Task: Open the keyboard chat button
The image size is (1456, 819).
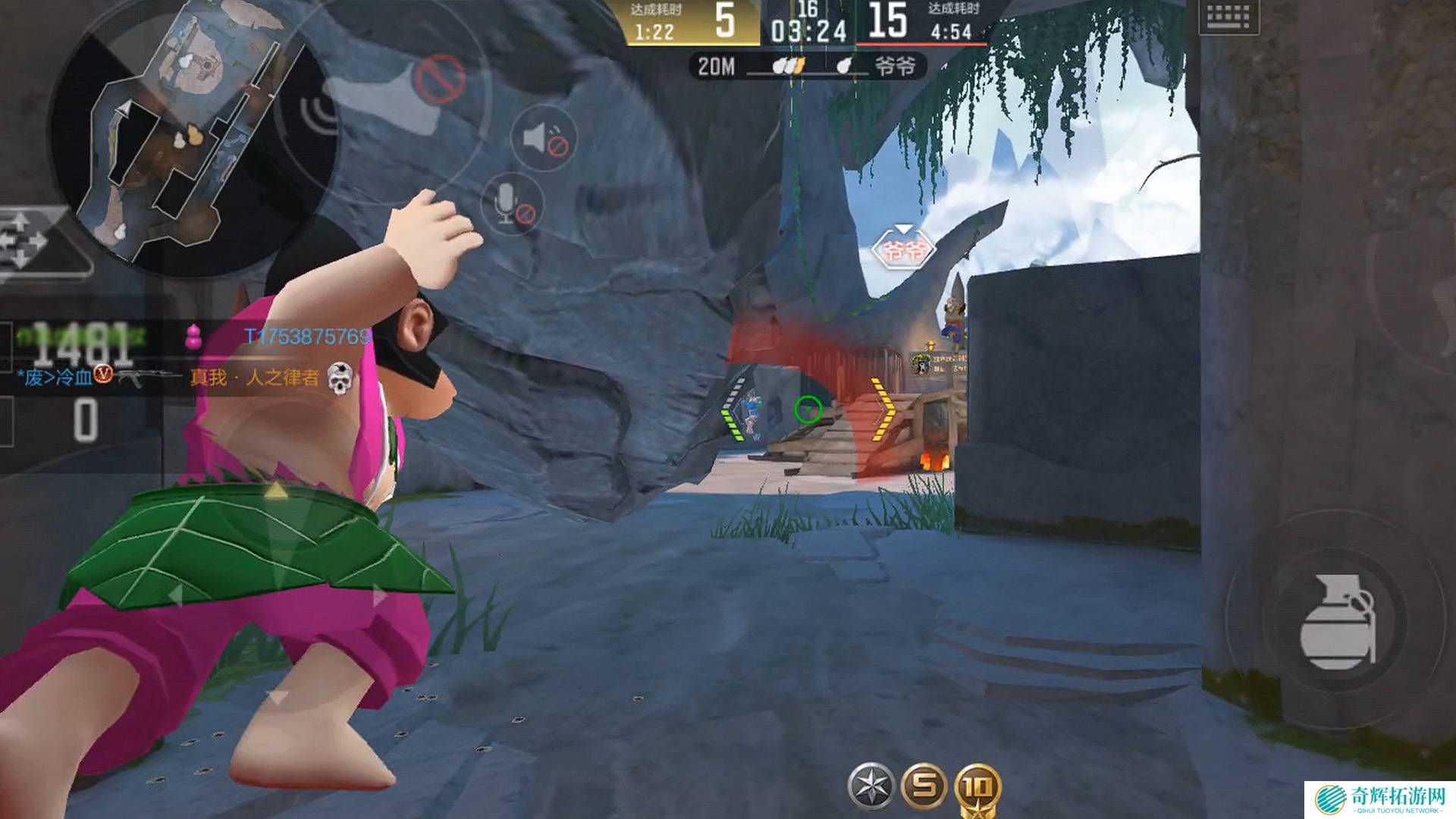Action: click(x=1228, y=17)
